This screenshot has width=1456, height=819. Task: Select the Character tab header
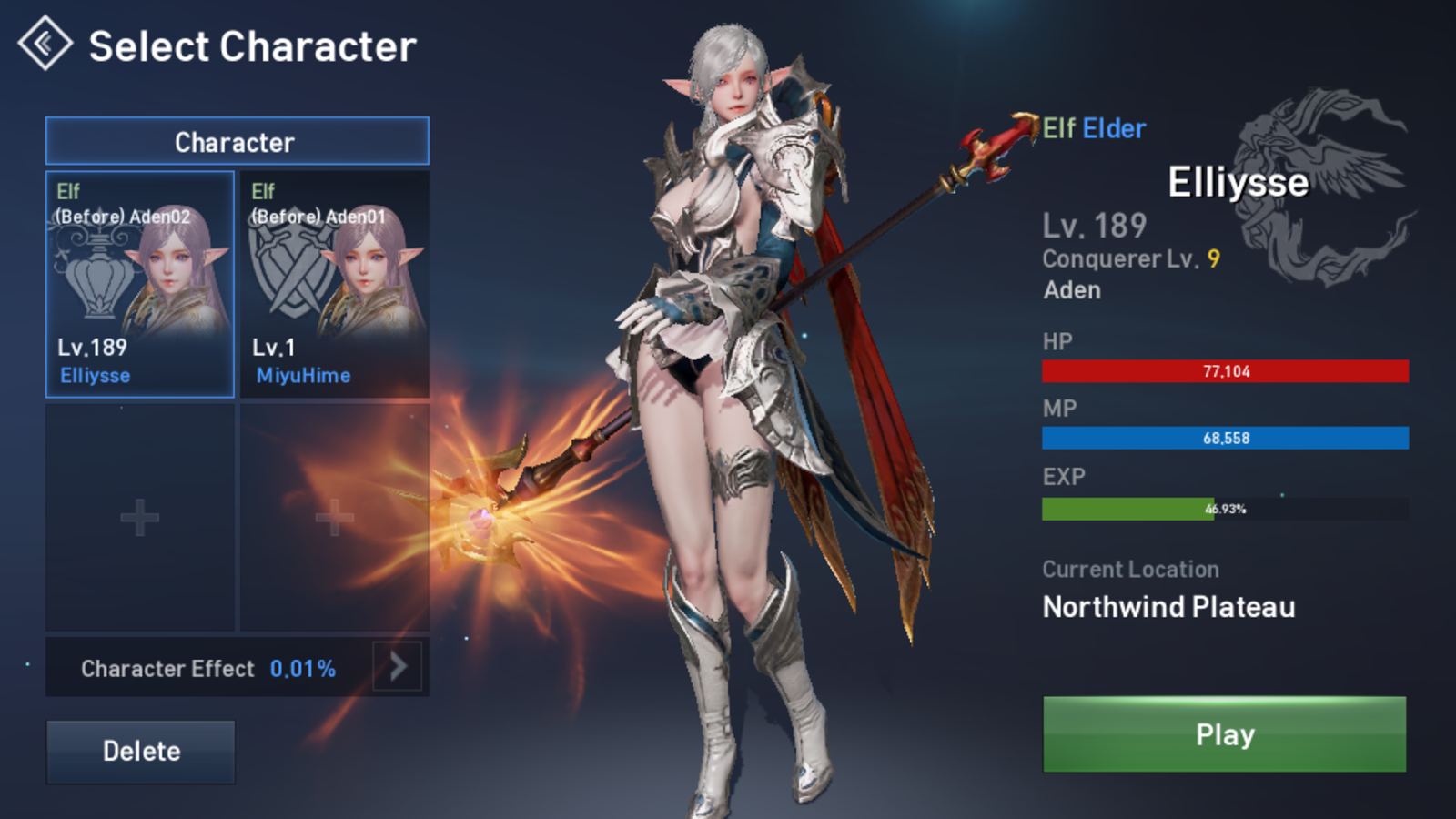pyautogui.click(x=237, y=142)
